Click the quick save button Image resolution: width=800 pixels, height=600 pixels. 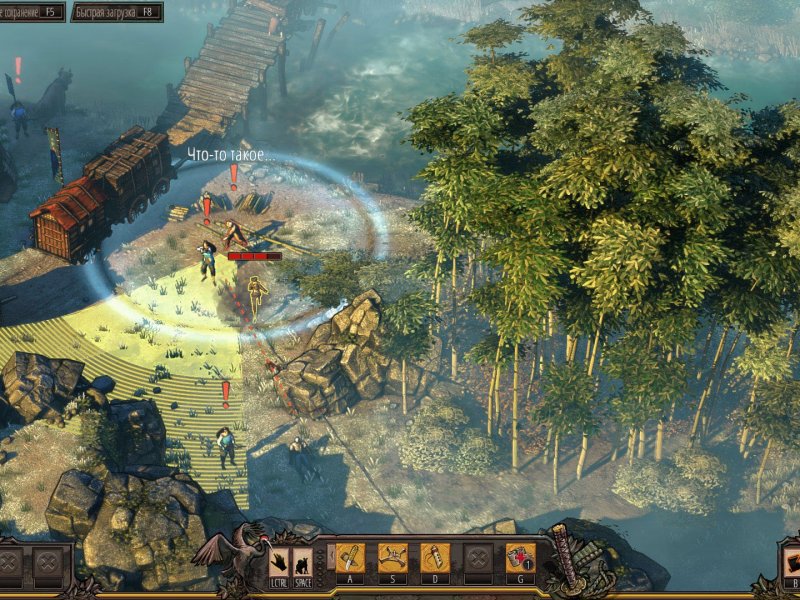pyautogui.click(x=30, y=12)
